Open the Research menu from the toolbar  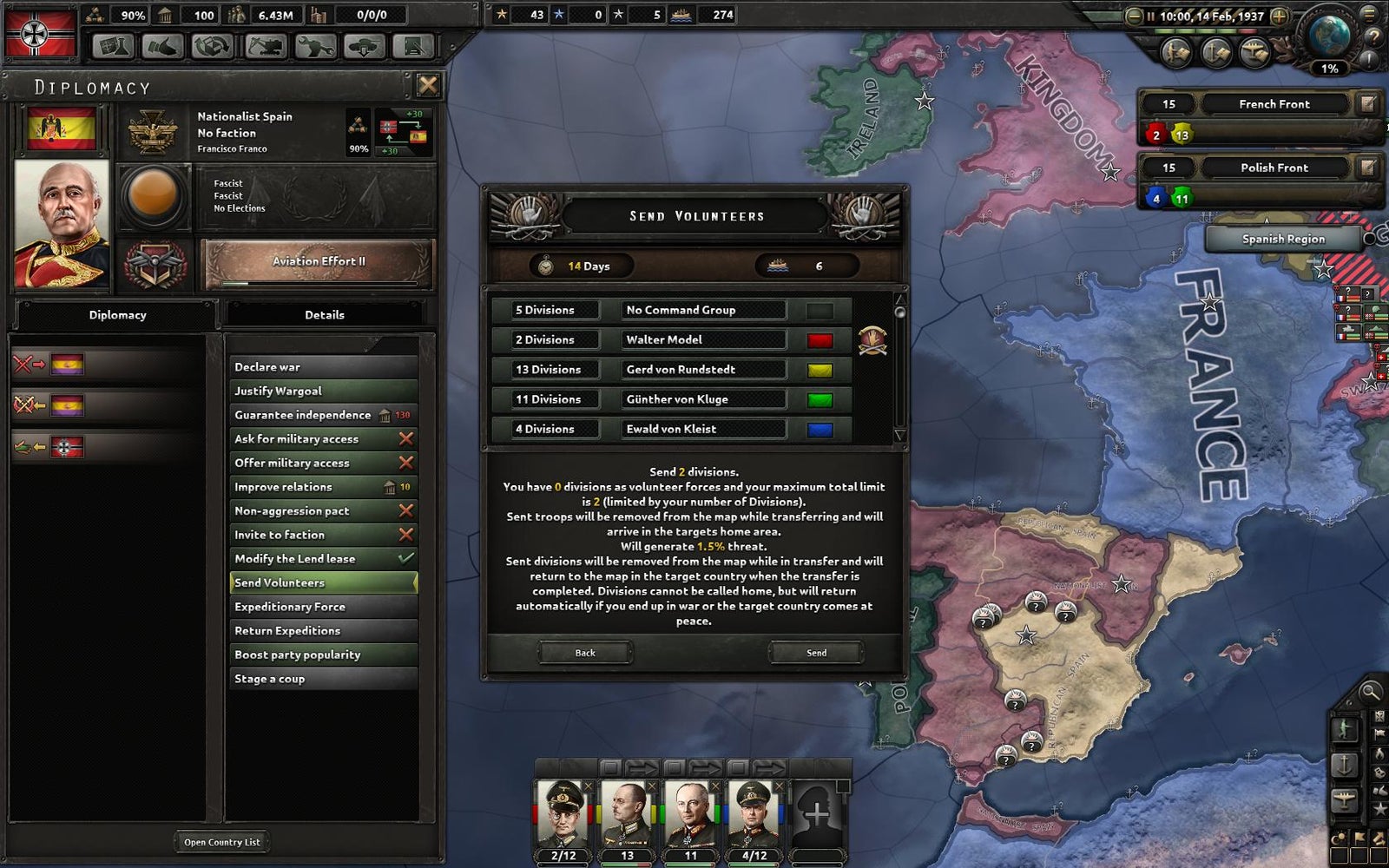click(x=114, y=43)
